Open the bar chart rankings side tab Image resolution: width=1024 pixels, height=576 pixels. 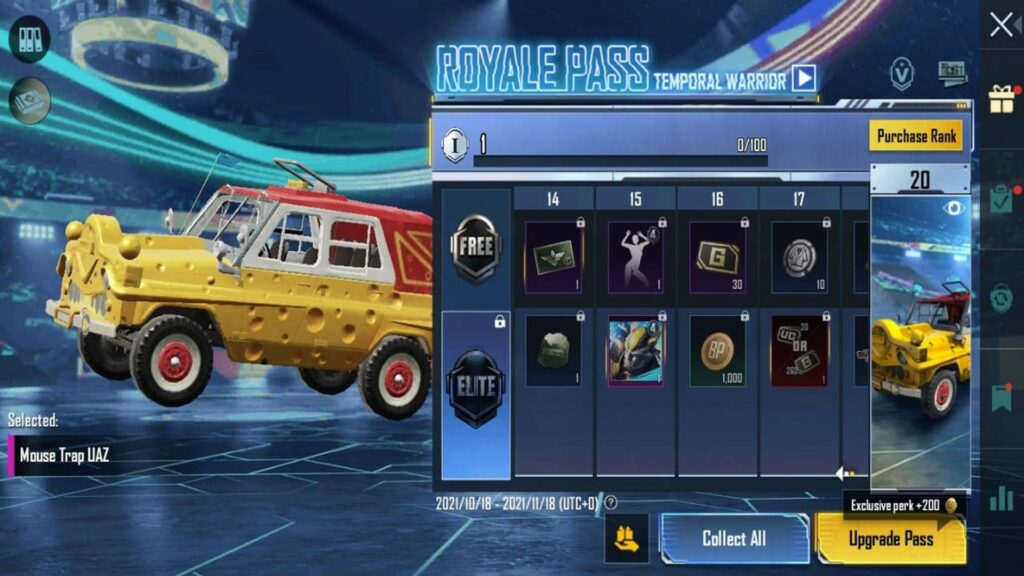pyautogui.click(x=1001, y=497)
